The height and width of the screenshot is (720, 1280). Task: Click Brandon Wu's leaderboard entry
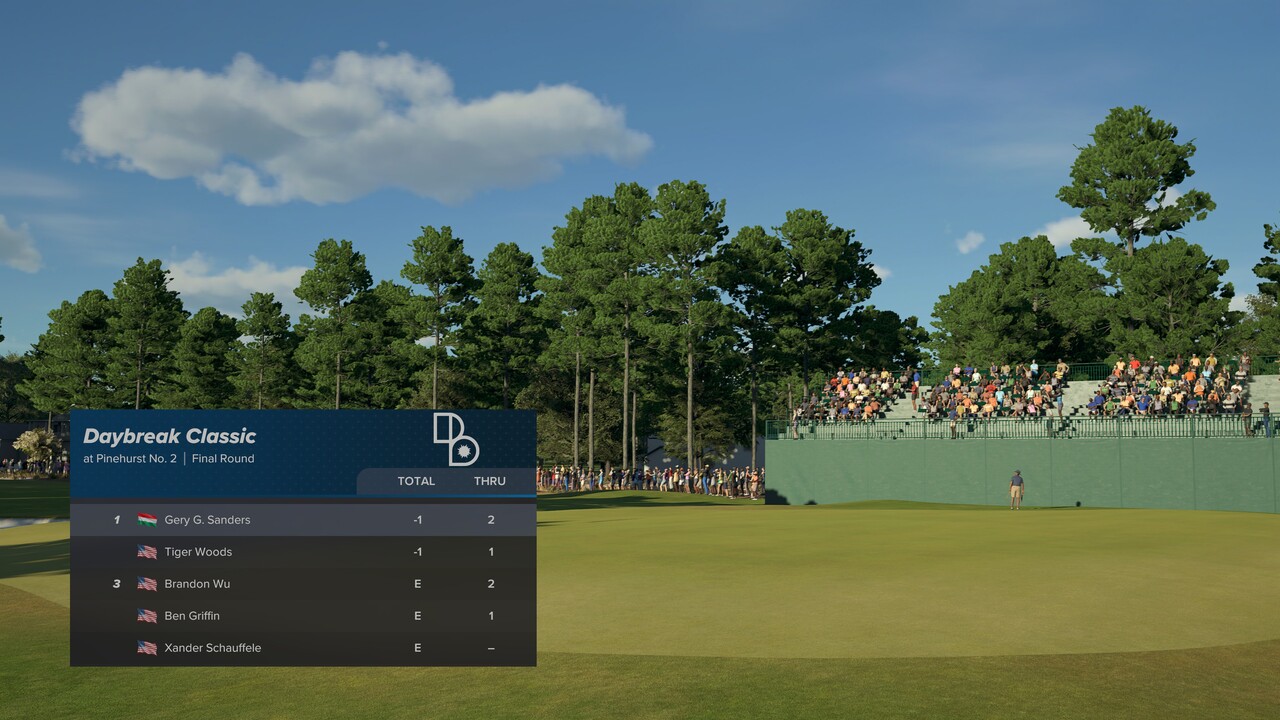pyautogui.click(x=302, y=584)
